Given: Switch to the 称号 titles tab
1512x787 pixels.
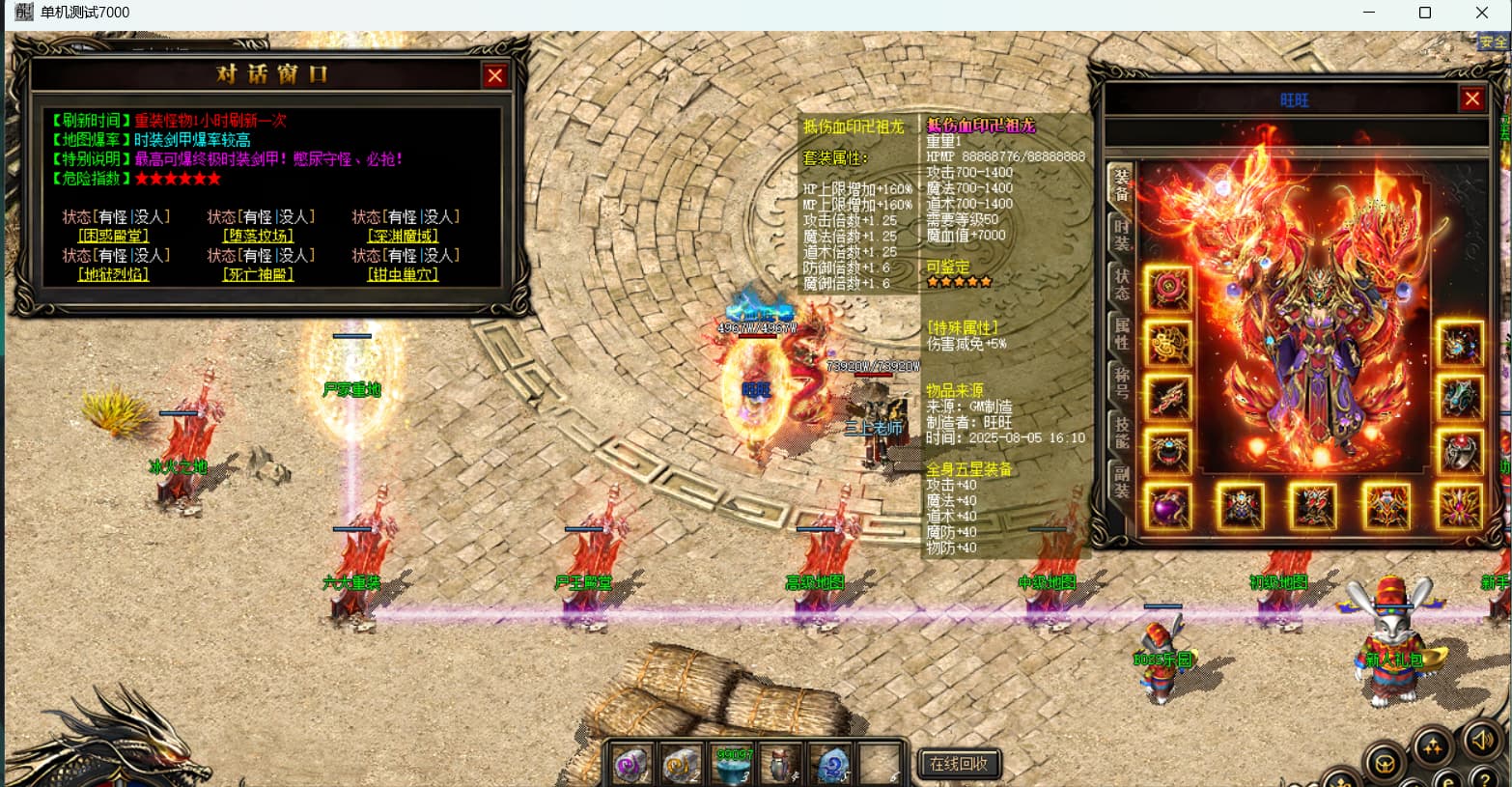Looking at the screenshot, I should (1121, 382).
